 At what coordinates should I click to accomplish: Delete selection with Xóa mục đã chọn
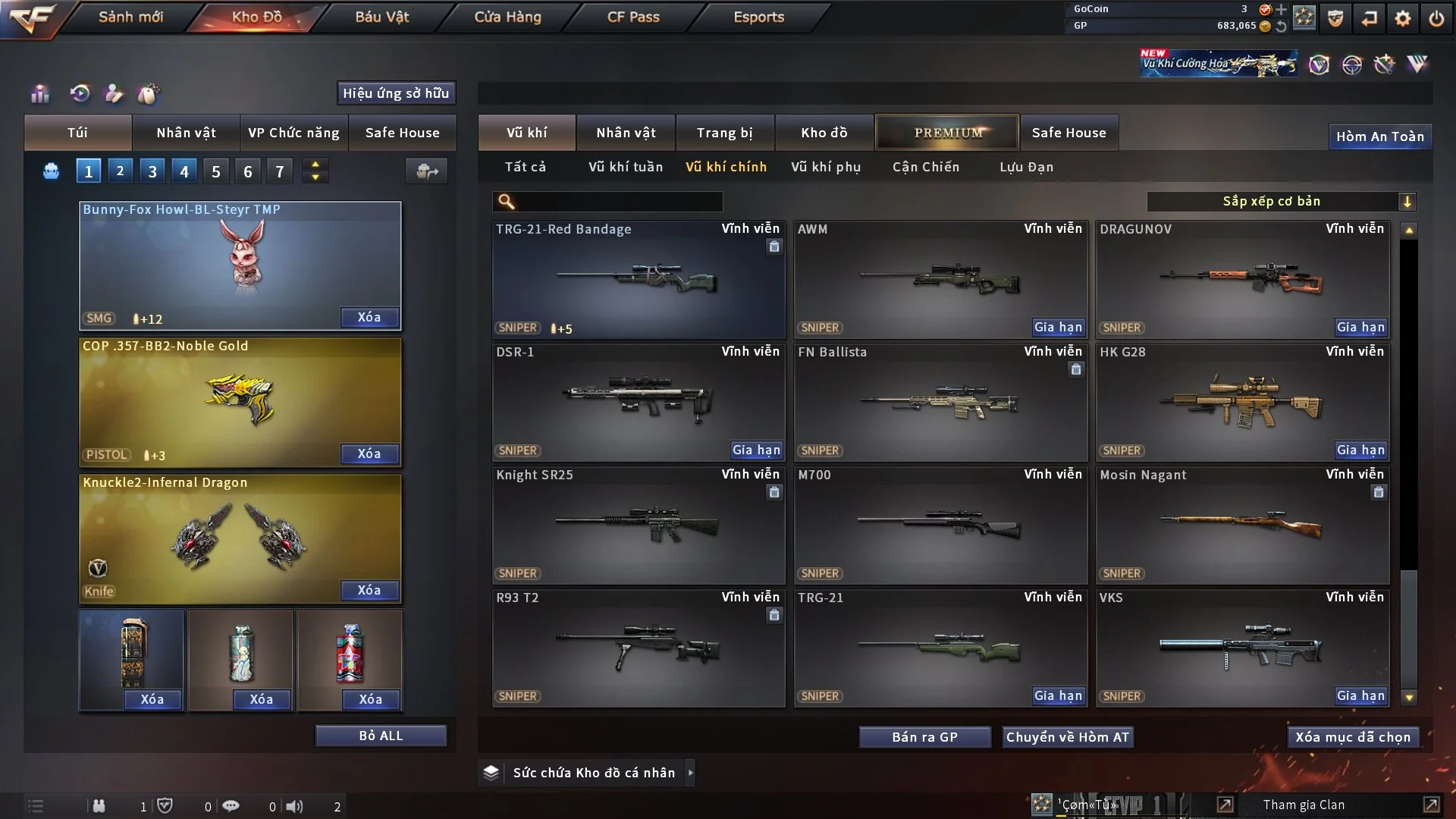tap(1352, 737)
